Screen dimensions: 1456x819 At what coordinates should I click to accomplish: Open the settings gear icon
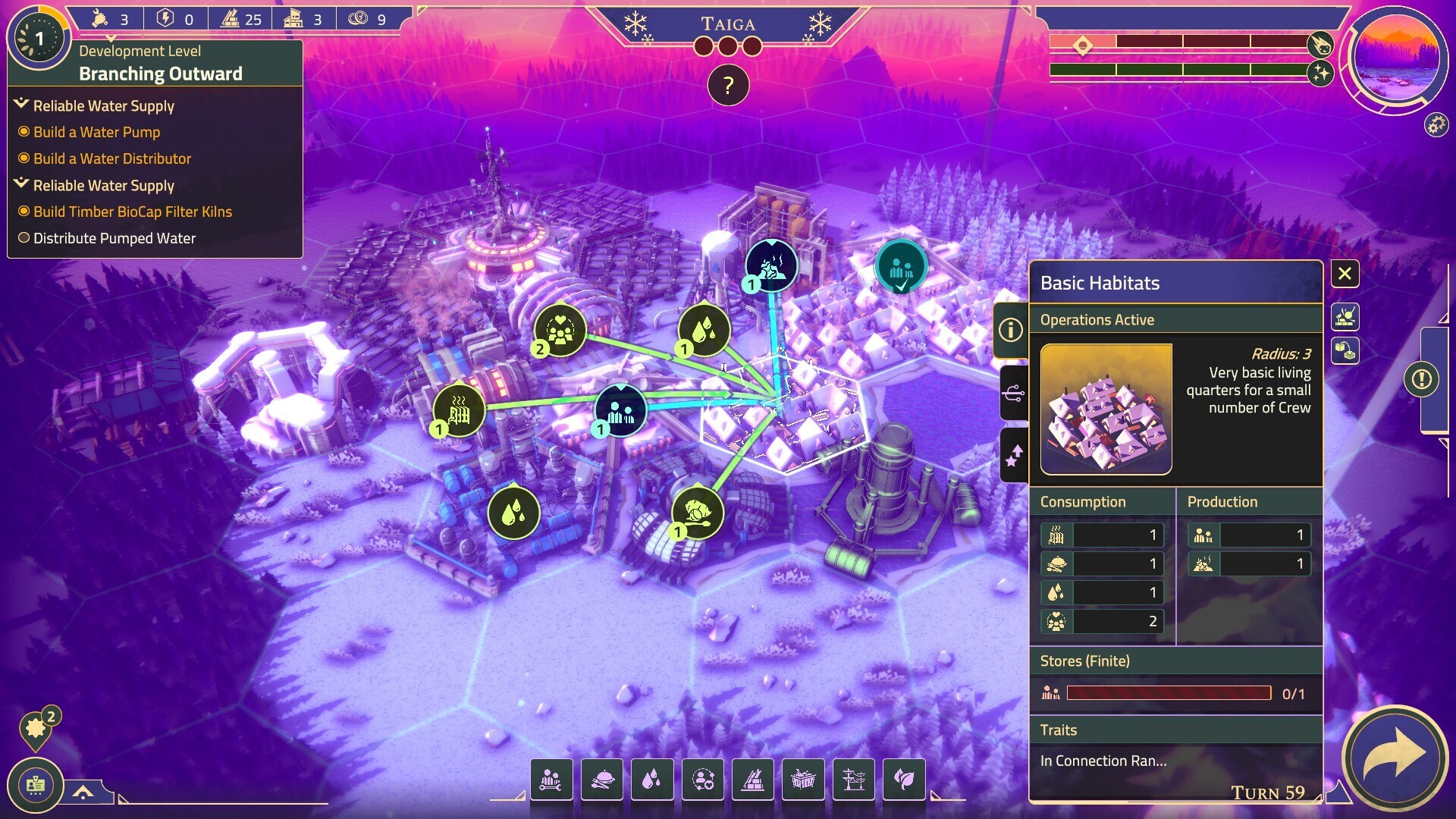1436,124
